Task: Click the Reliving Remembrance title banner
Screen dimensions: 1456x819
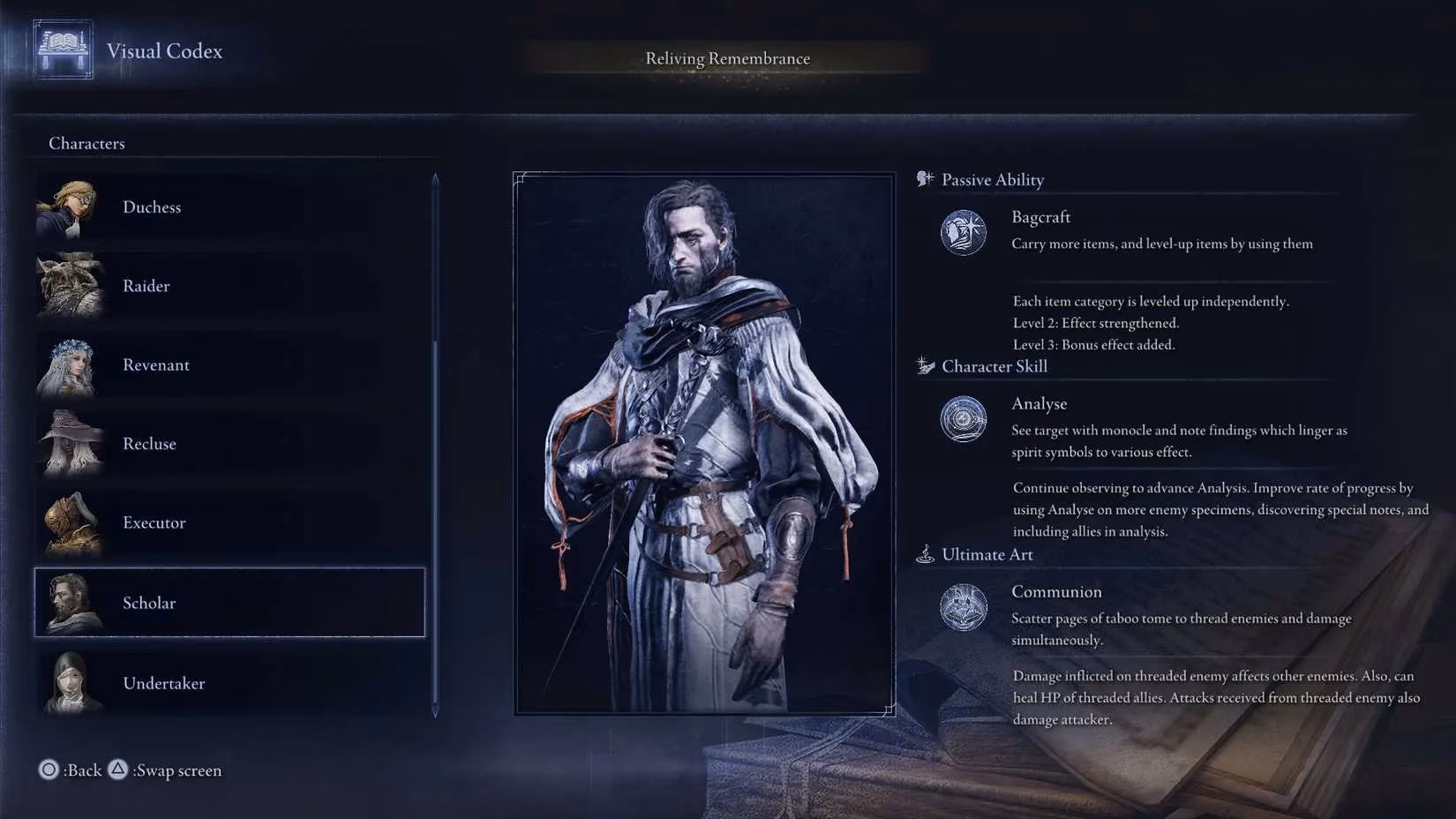Action: (x=727, y=59)
